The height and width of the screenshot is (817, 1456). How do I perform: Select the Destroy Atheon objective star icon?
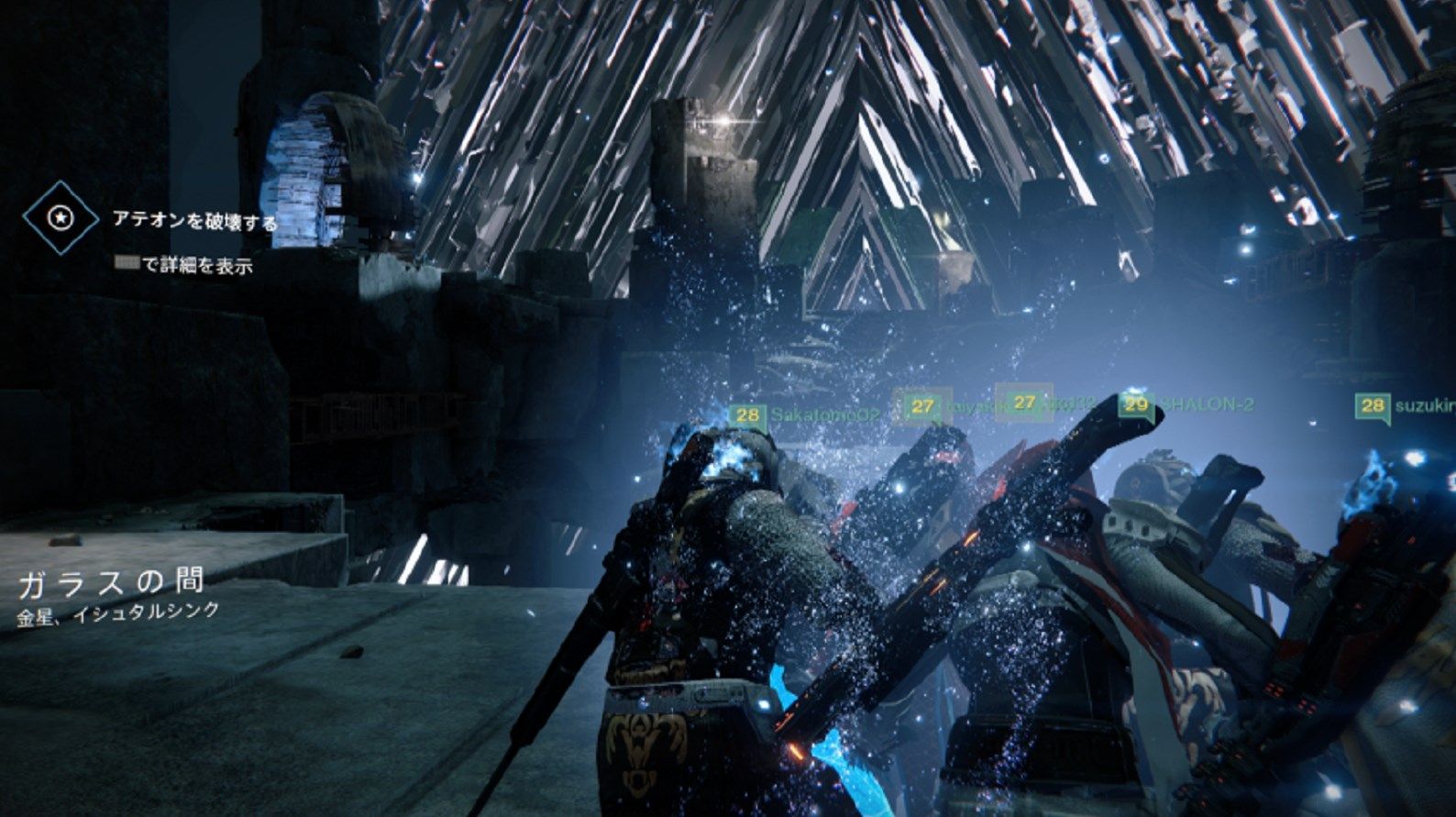pos(61,217)
